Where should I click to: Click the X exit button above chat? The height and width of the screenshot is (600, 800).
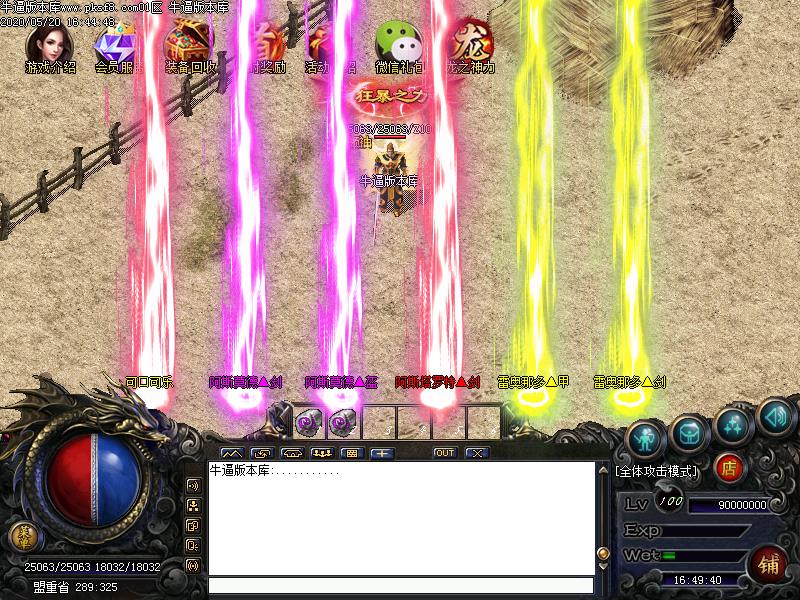pyautogui.click(x=477, y=453)
